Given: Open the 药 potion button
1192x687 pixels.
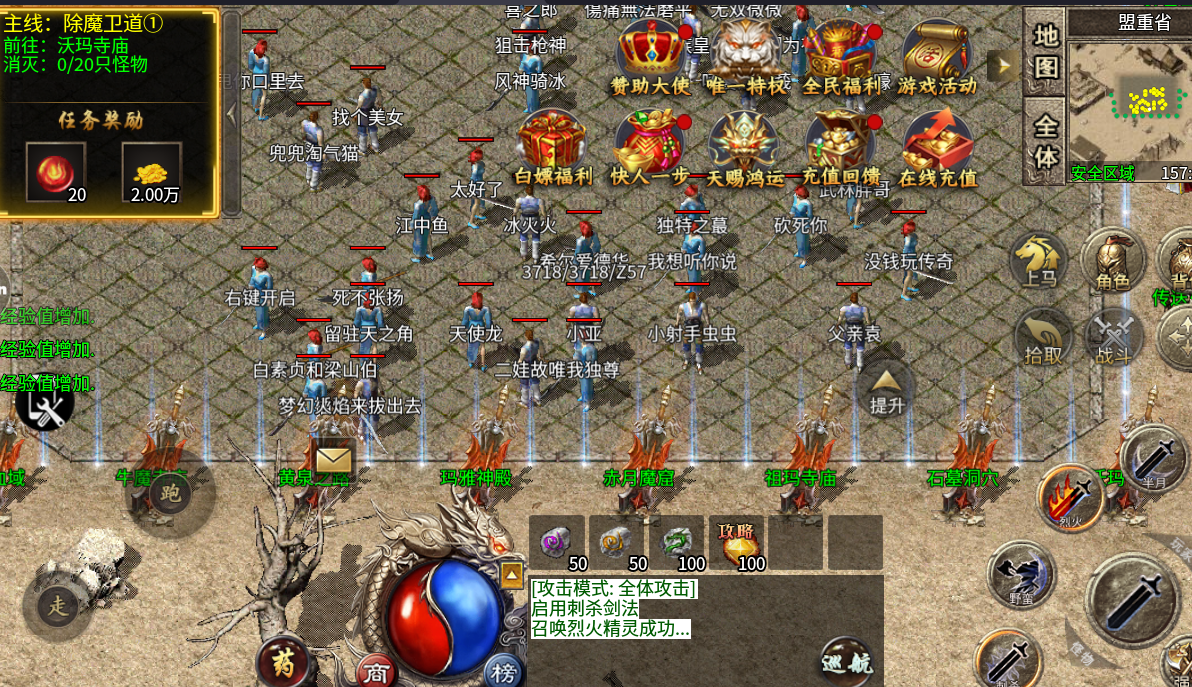Looking at the screenshot, I should tap(283, 661).
